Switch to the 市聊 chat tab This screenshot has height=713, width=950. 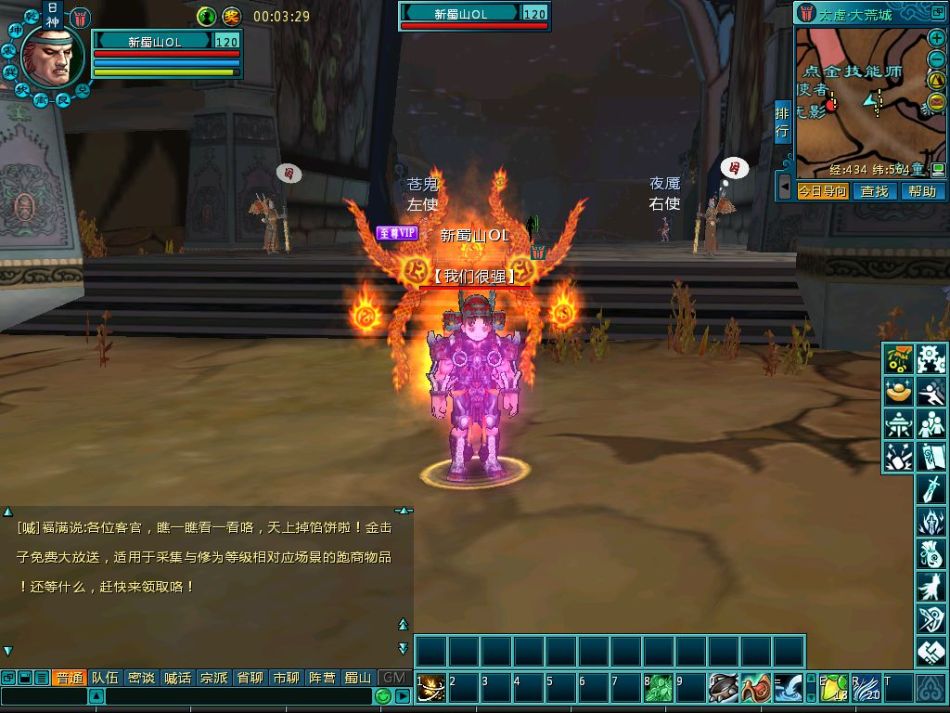(x=286, y=677)
